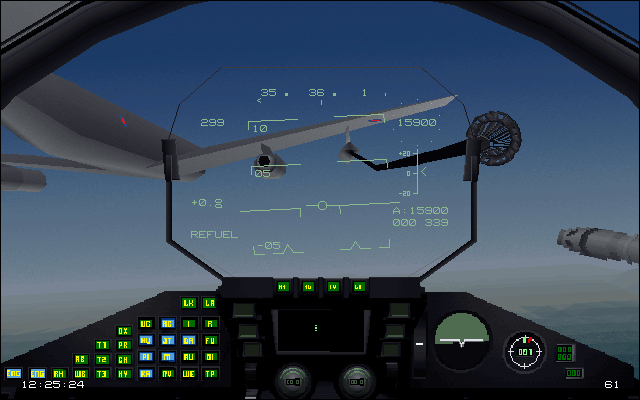
Task: Select the green IV glareshield button
Action: click(x=333, y=287)
